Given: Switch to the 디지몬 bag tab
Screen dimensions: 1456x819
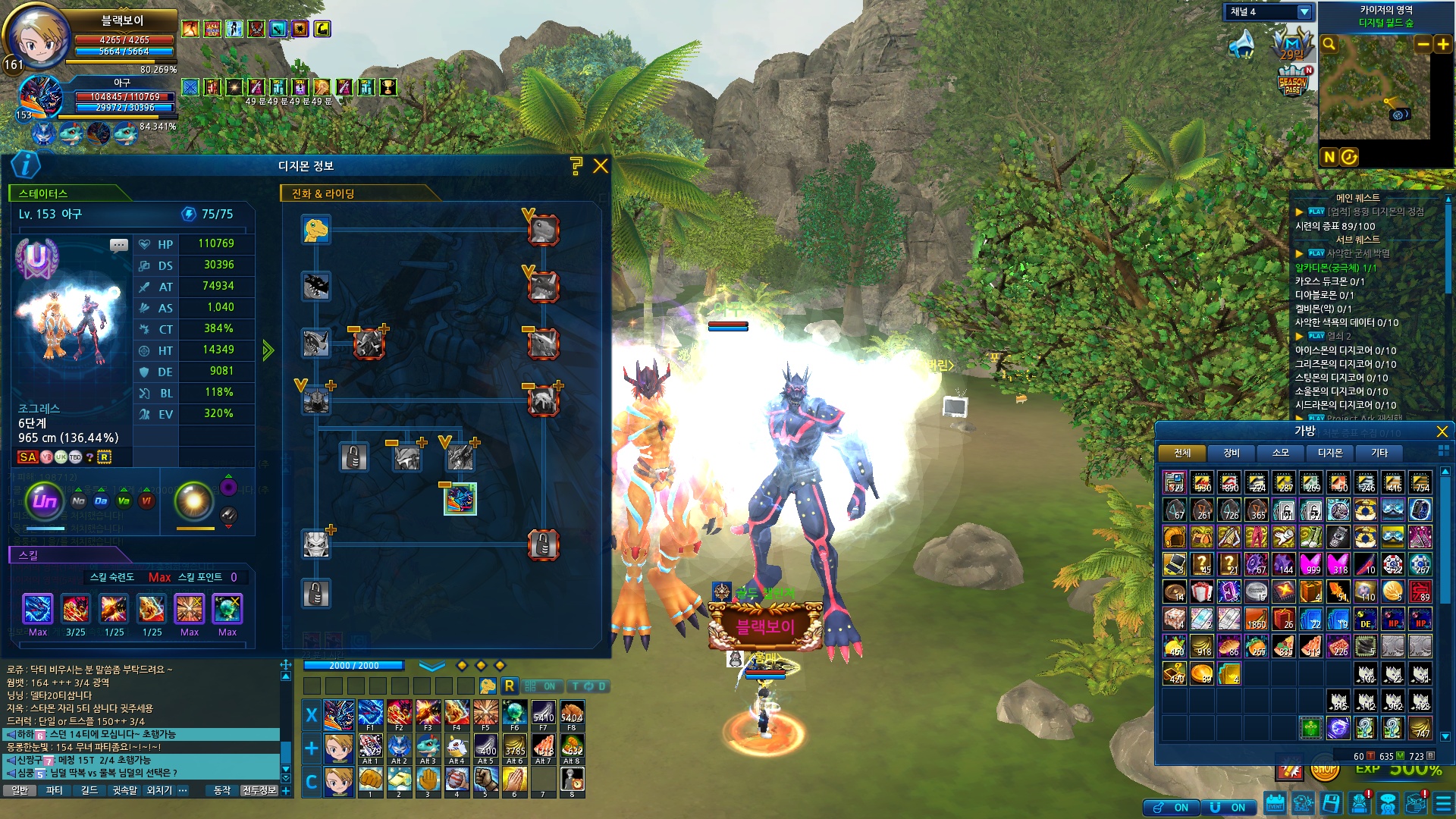Looking at the screenshot, I should (1330, 453).
